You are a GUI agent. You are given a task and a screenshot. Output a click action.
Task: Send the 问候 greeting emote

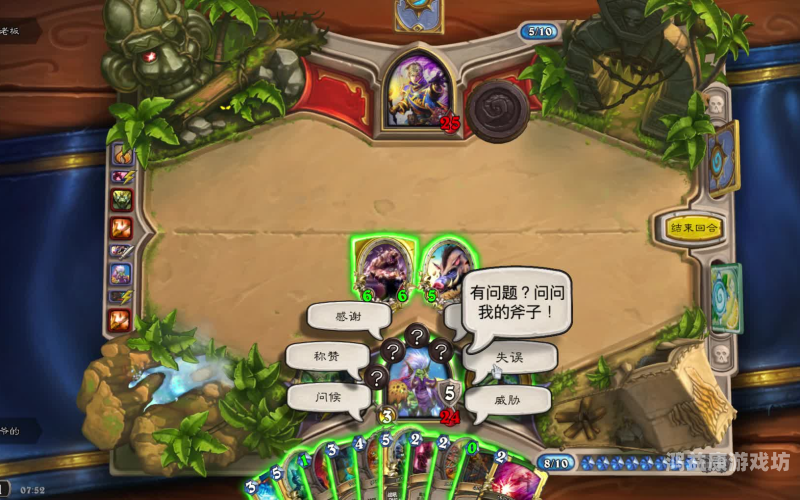click(x=327, y=396)
